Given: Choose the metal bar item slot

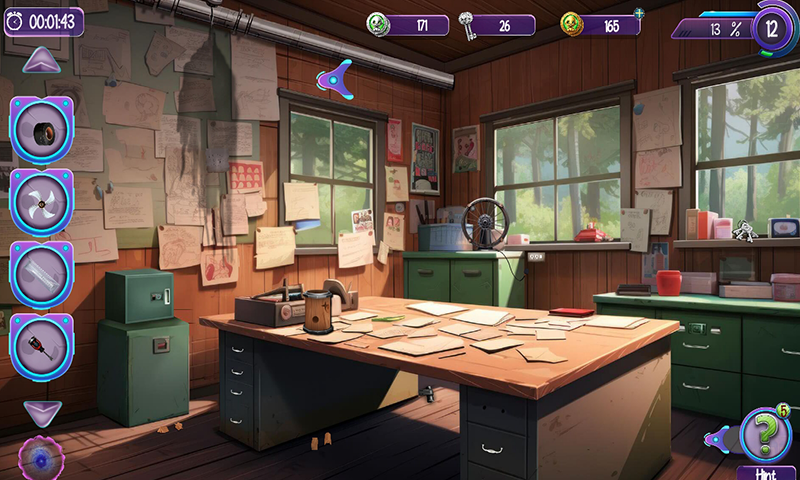Looking at the screenshot, I should click(42, 273).
